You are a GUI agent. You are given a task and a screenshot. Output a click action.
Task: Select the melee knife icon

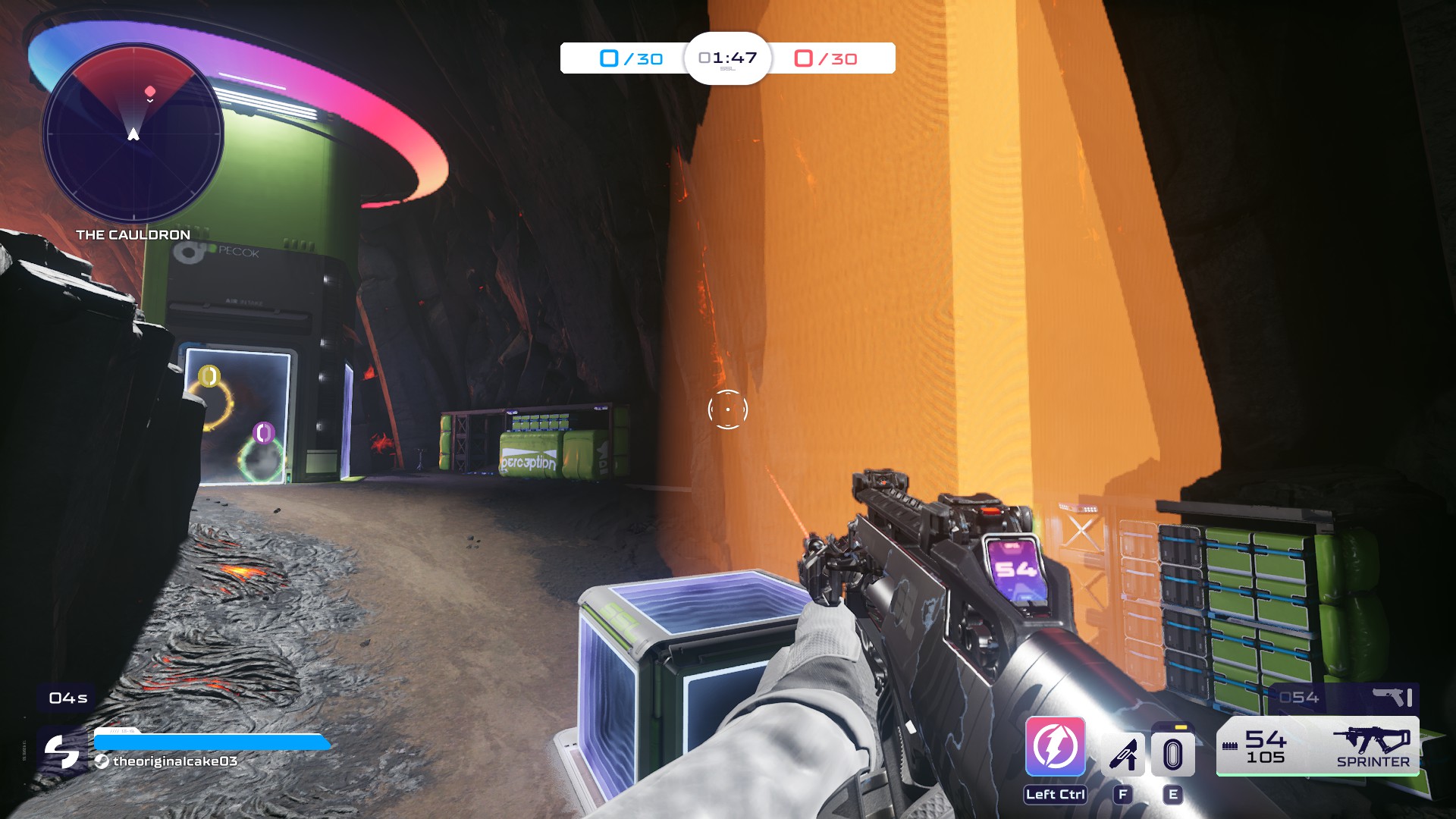1123,754
